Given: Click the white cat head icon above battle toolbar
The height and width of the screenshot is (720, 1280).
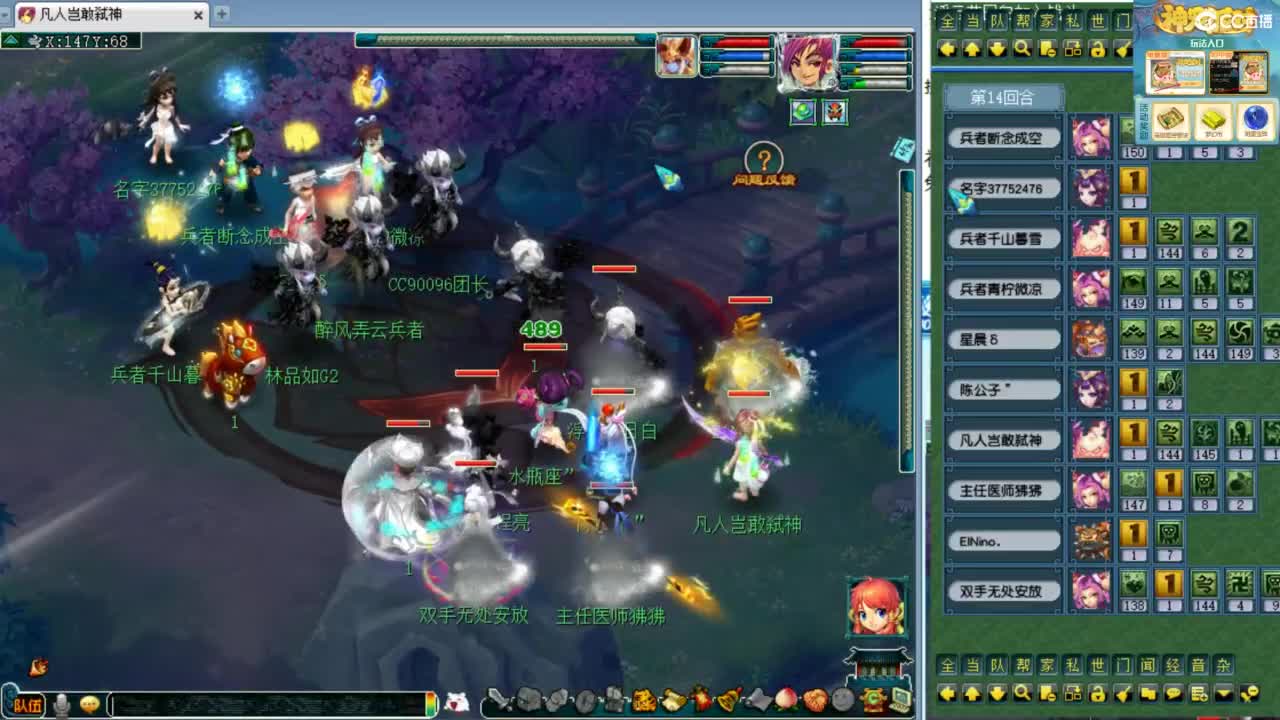Looking at the screenshot, I should (457, 700).
